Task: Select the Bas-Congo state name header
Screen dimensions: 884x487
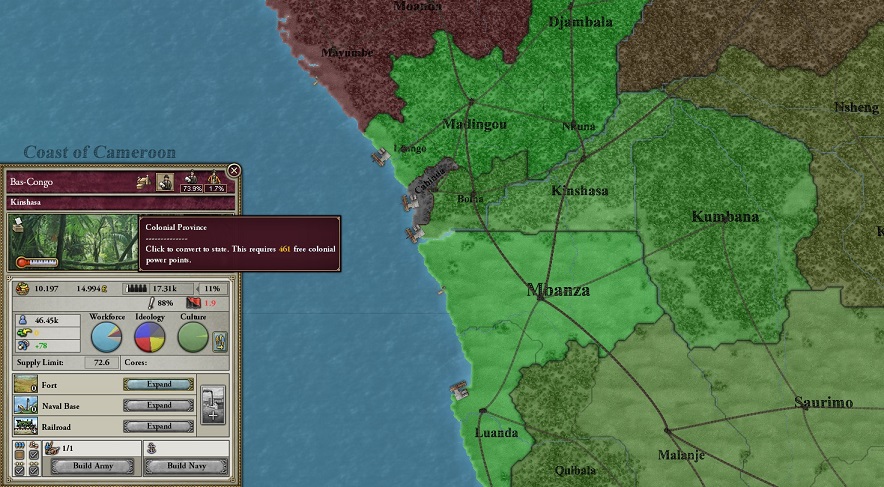Action: click(60, 183)
